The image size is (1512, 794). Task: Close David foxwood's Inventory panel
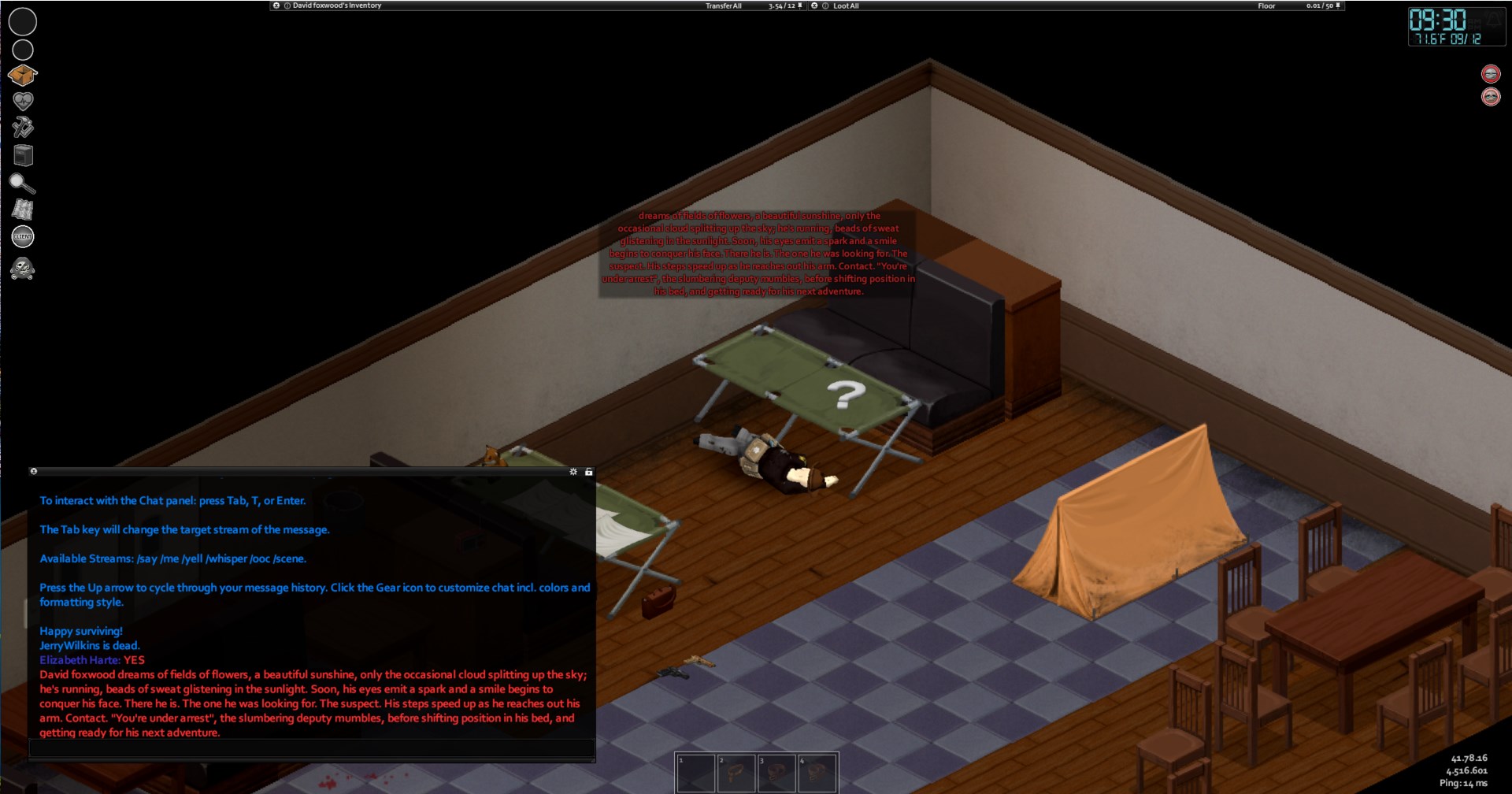(276, 6)
